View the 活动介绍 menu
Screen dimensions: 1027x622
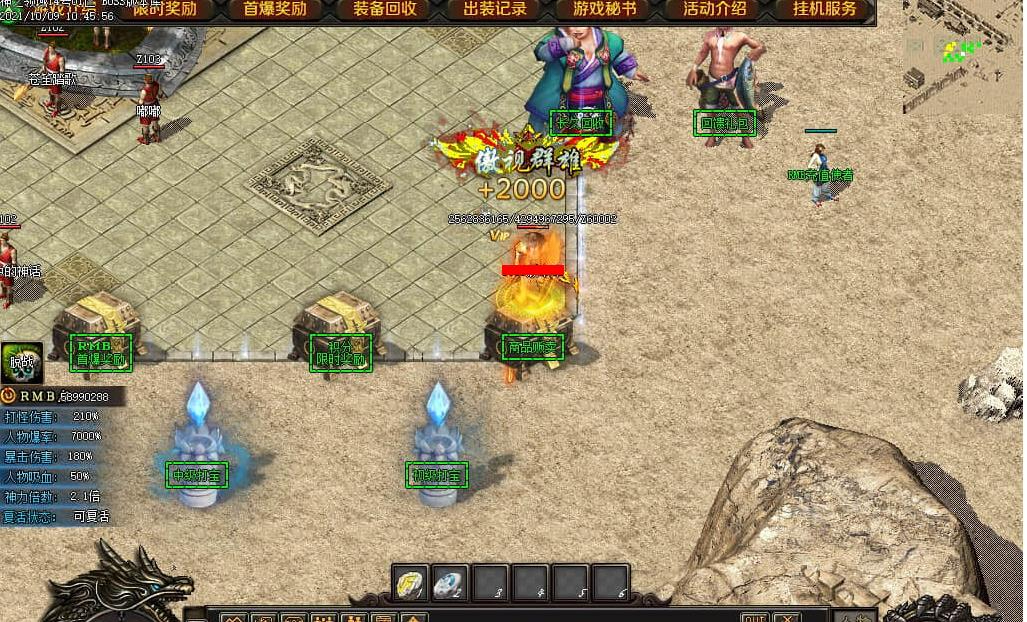point(715,10)
